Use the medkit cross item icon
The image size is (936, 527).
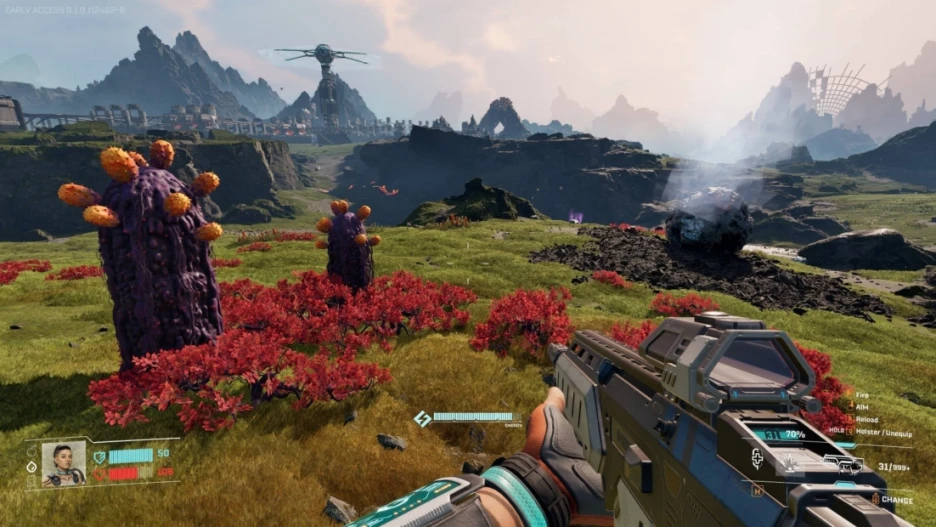pyautogui.click(x=758, y=459)
